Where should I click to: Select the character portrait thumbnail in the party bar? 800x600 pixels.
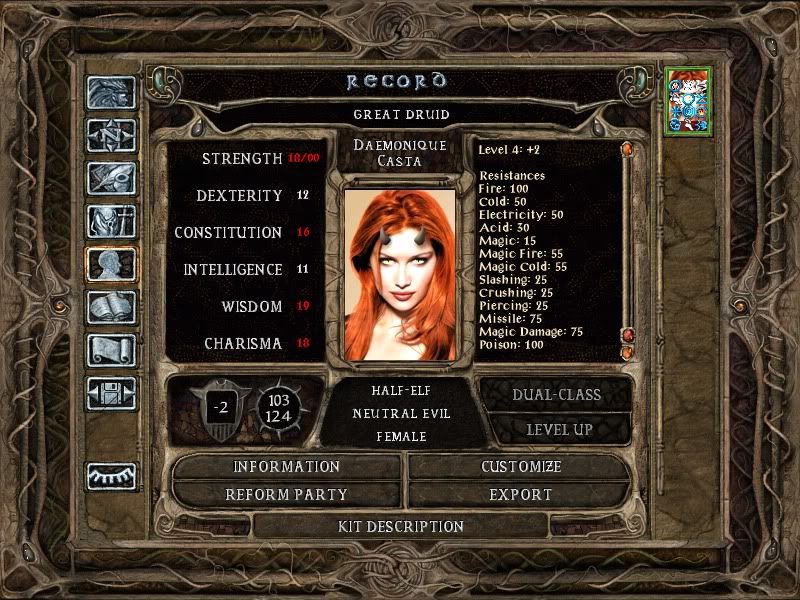click(686, 101)
